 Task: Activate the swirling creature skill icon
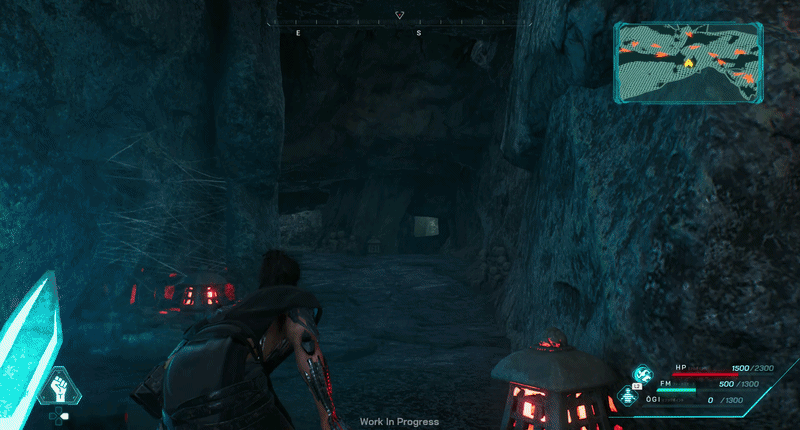pyautogui.click(x=642, y=374)
